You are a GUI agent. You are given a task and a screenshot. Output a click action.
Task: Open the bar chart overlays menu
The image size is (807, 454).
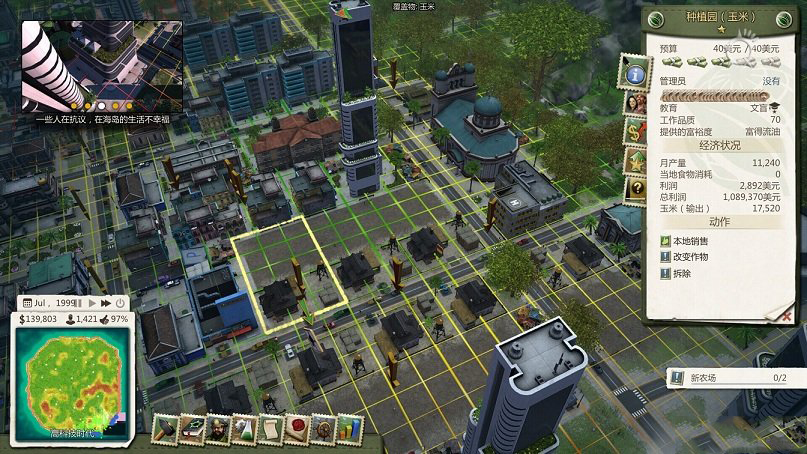(347, 430)
